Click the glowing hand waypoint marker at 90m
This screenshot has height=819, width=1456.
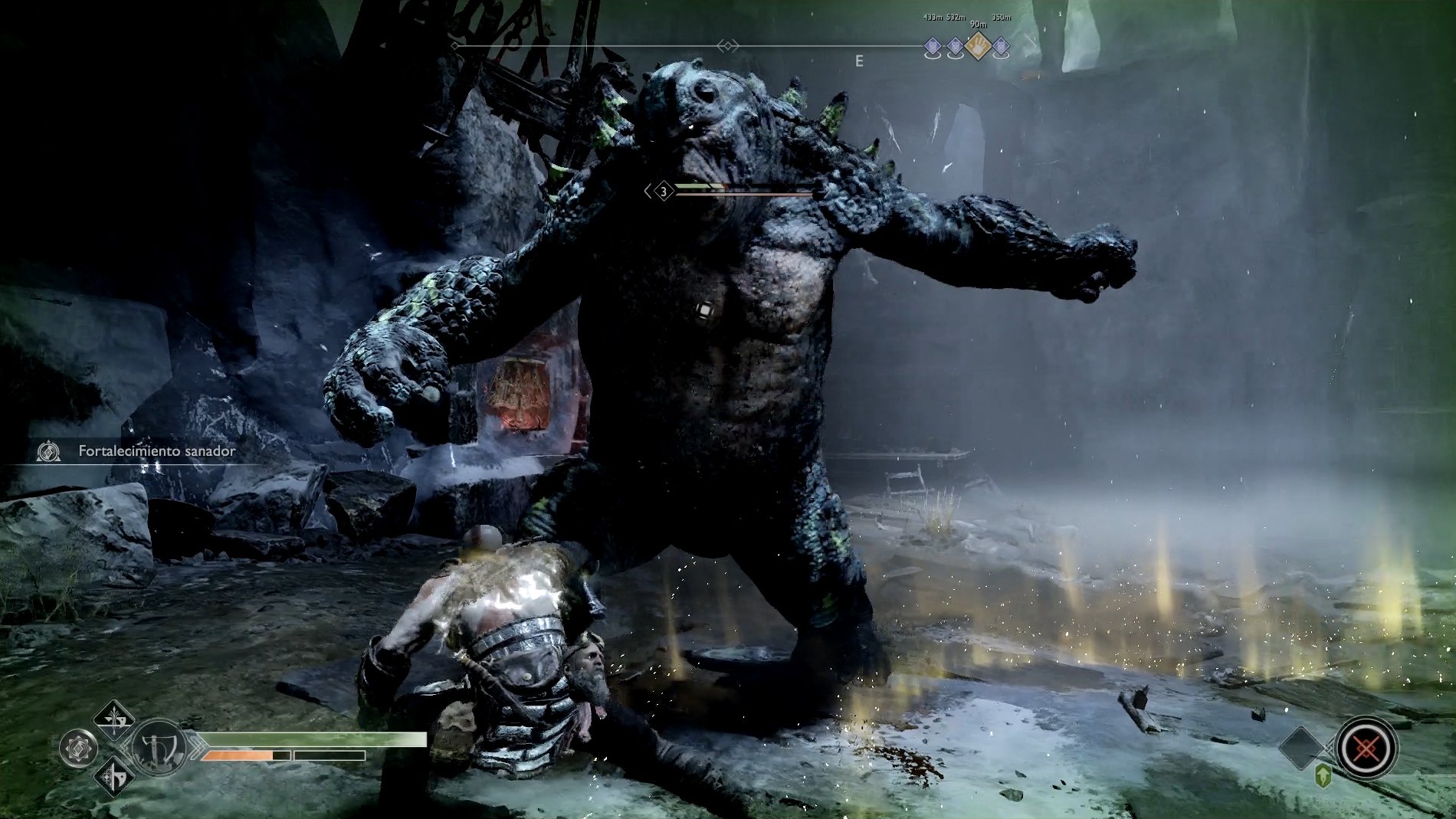pos(979,46)
